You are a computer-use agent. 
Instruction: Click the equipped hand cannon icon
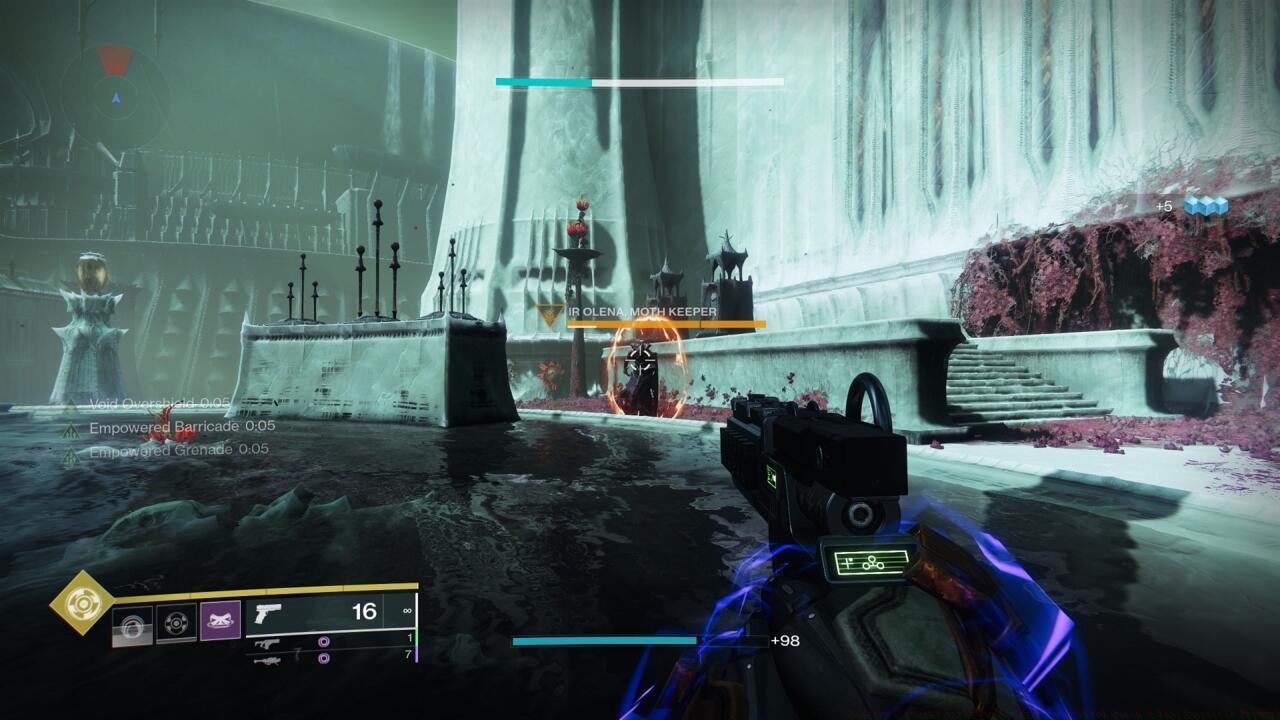tap(268, 613)
